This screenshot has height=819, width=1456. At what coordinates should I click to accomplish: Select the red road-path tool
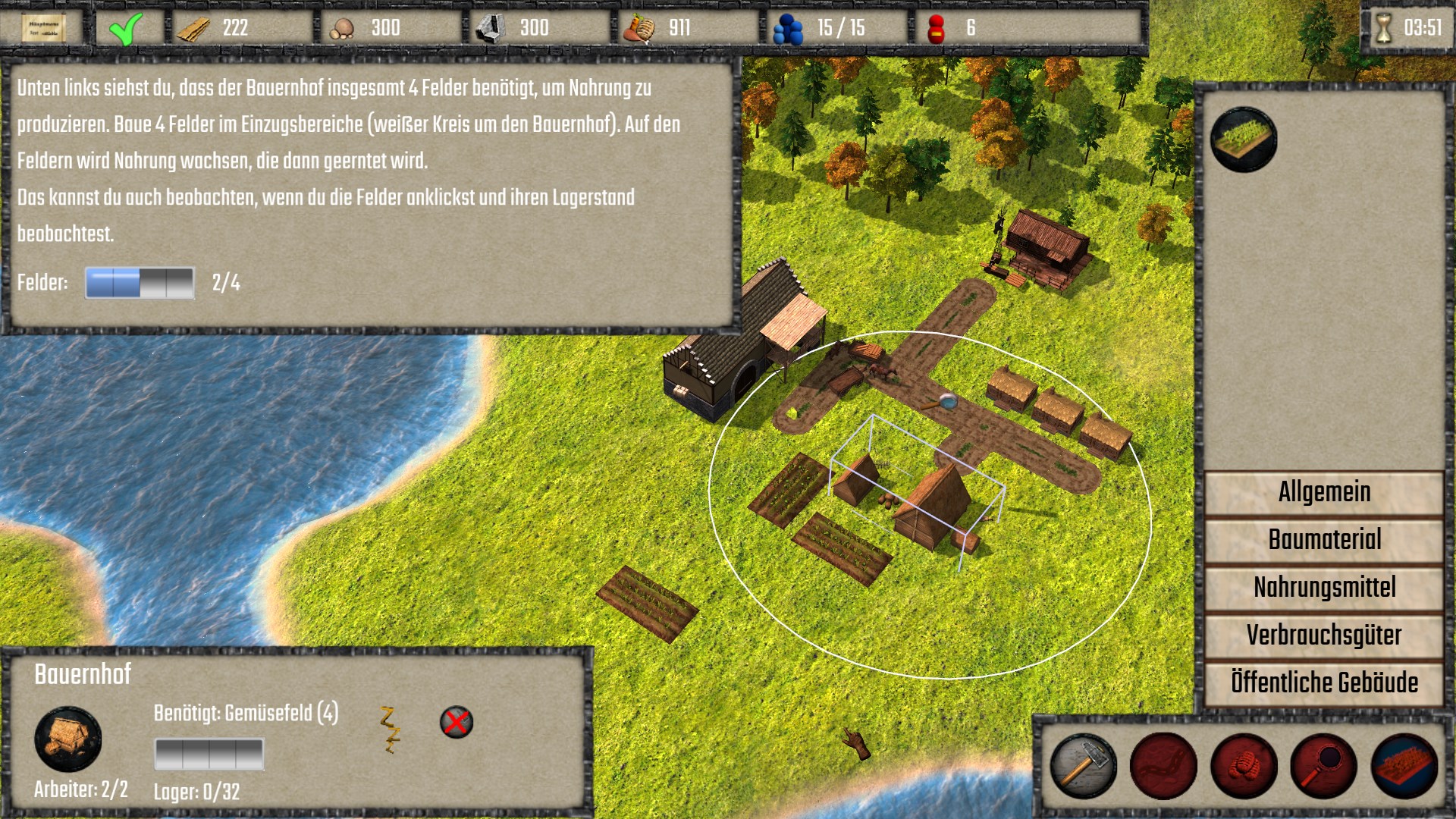(1163, 766)
